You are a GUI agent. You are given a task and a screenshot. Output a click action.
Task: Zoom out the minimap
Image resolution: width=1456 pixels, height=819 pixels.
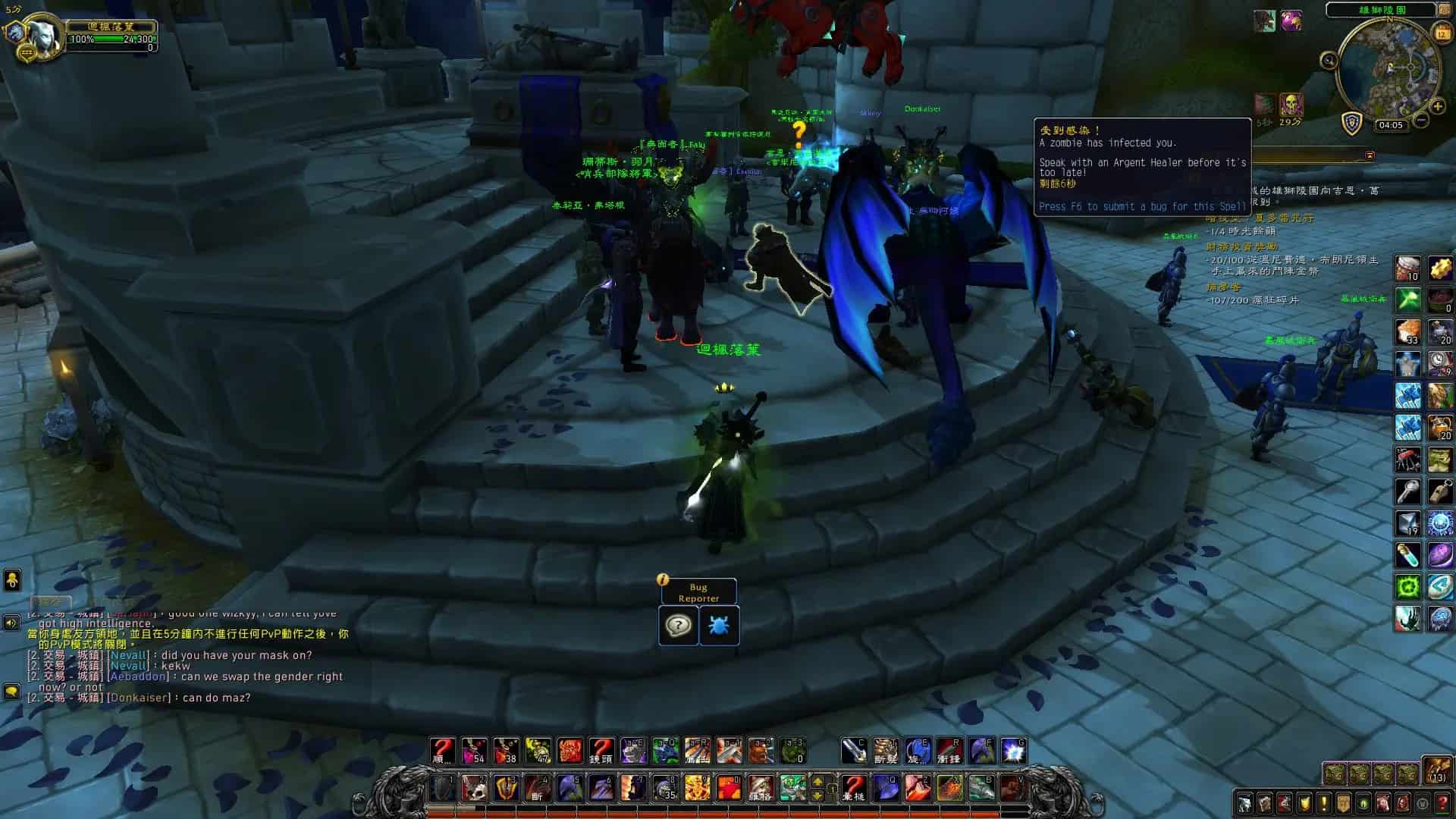coord(1422,119)
